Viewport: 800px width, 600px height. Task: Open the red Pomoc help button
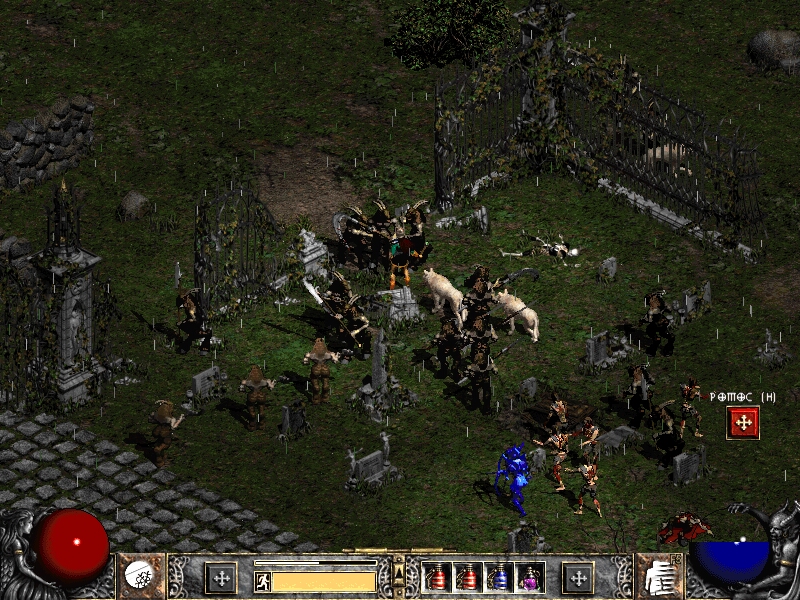743,422
